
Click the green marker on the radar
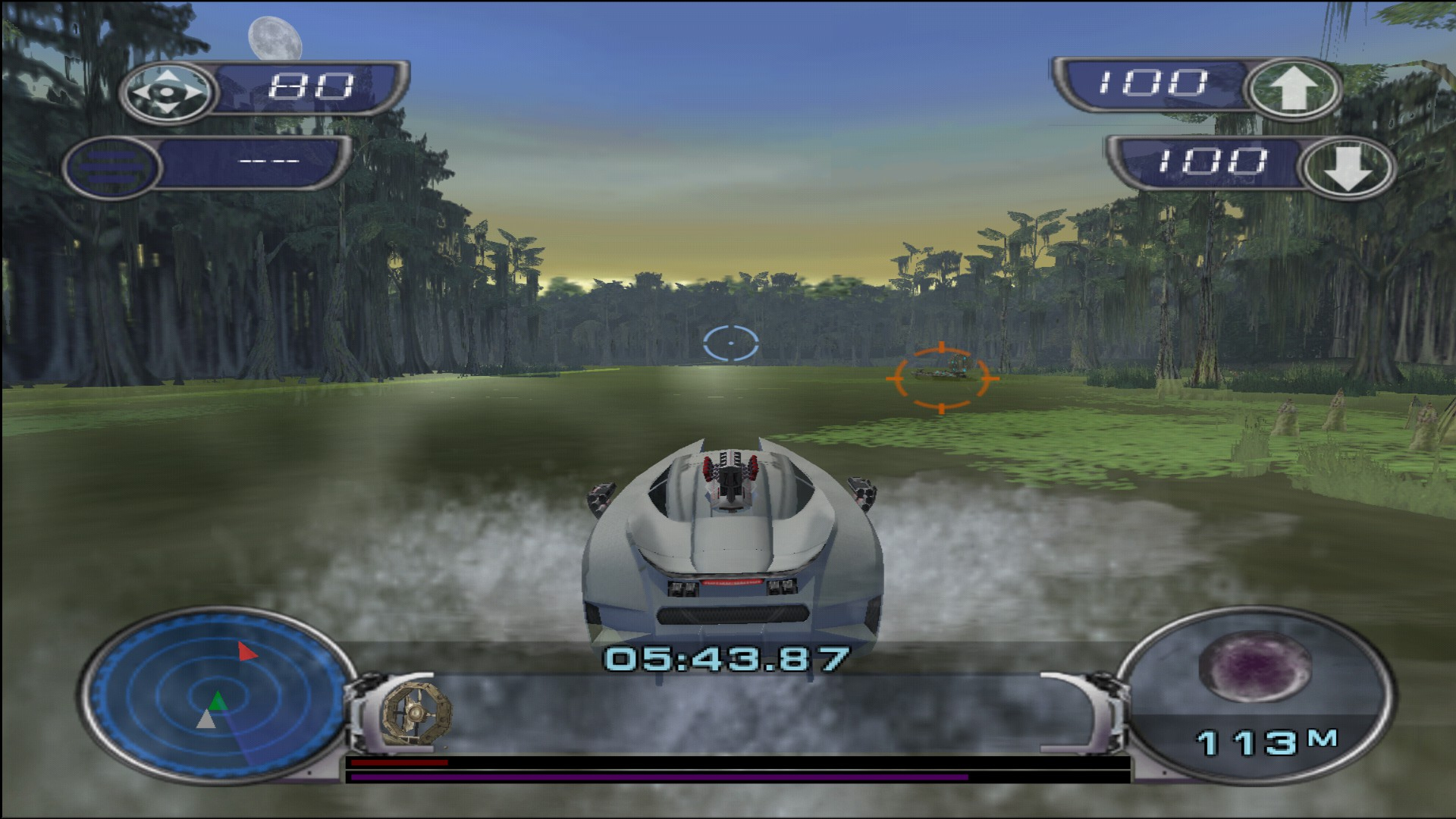point(218,700)
